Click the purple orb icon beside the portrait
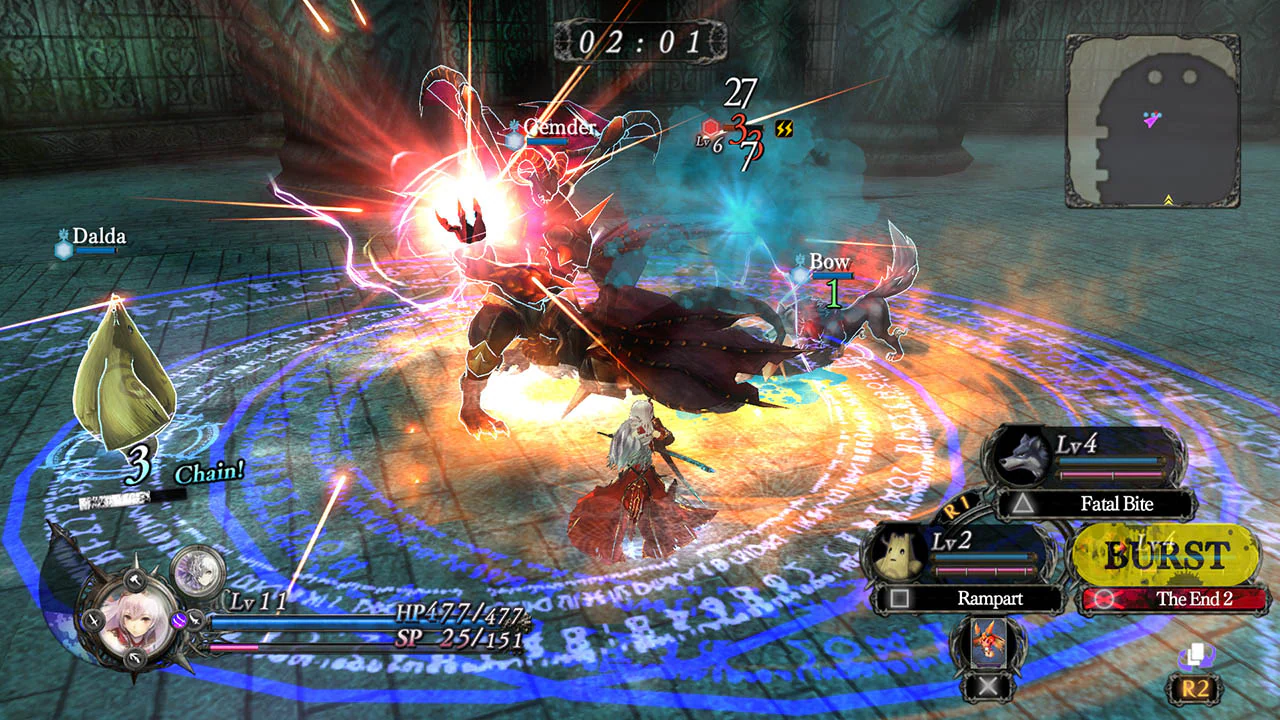 pos(178,621)
